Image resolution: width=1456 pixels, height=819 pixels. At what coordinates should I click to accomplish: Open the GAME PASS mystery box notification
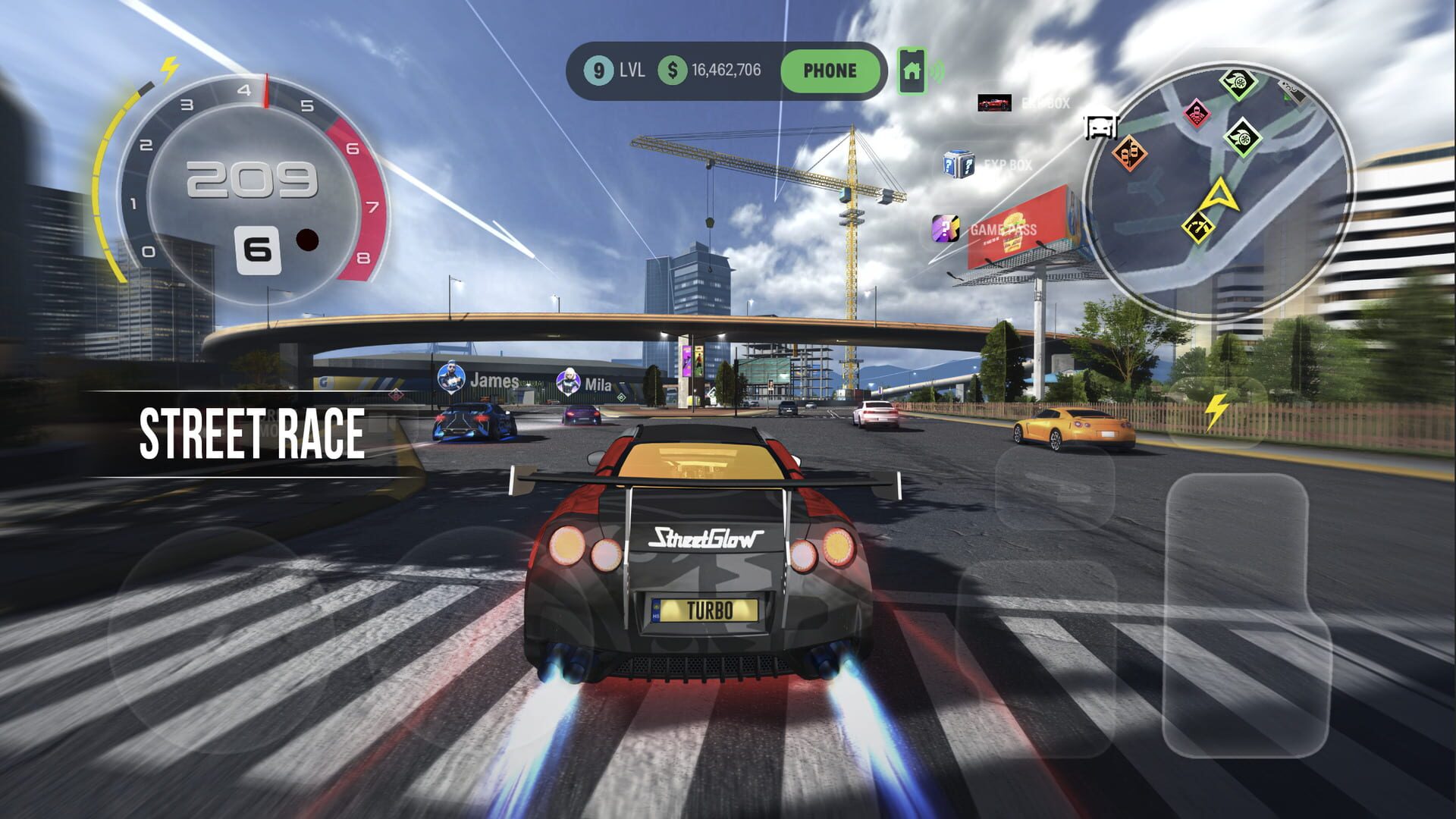[x=946, y=227]
